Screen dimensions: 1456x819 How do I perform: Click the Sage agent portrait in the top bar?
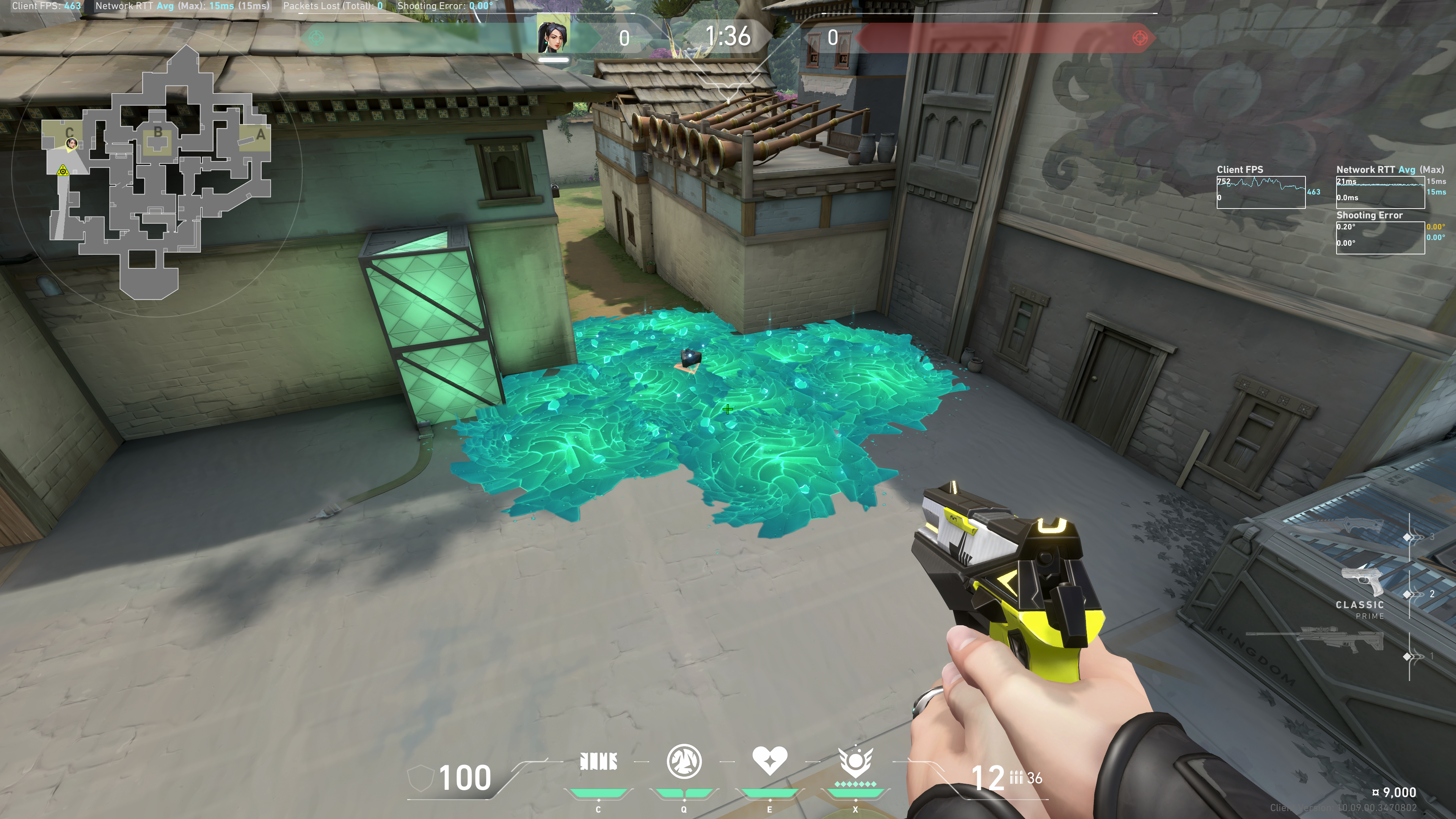553,37
